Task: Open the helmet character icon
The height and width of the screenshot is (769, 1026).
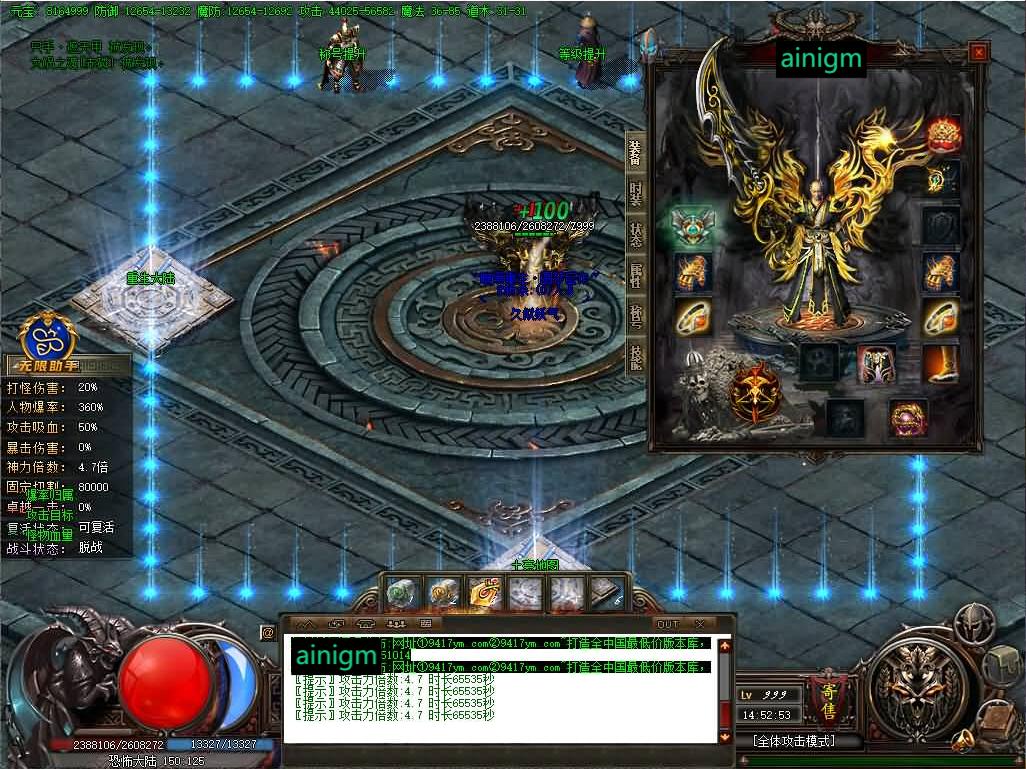Action: pyautogui.click(x=967, y=624)
